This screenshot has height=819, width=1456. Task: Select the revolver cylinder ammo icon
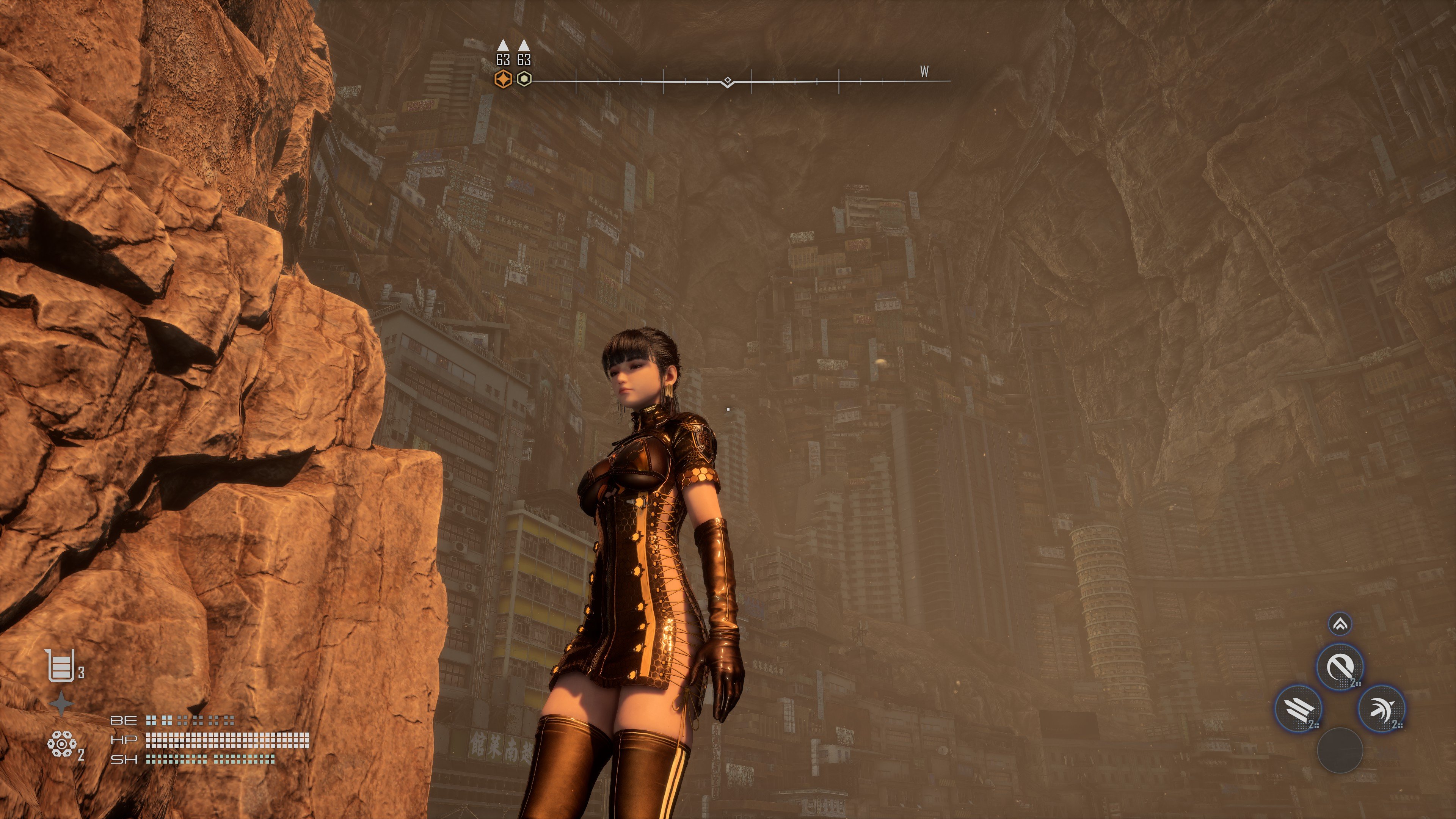pos(61,744)
